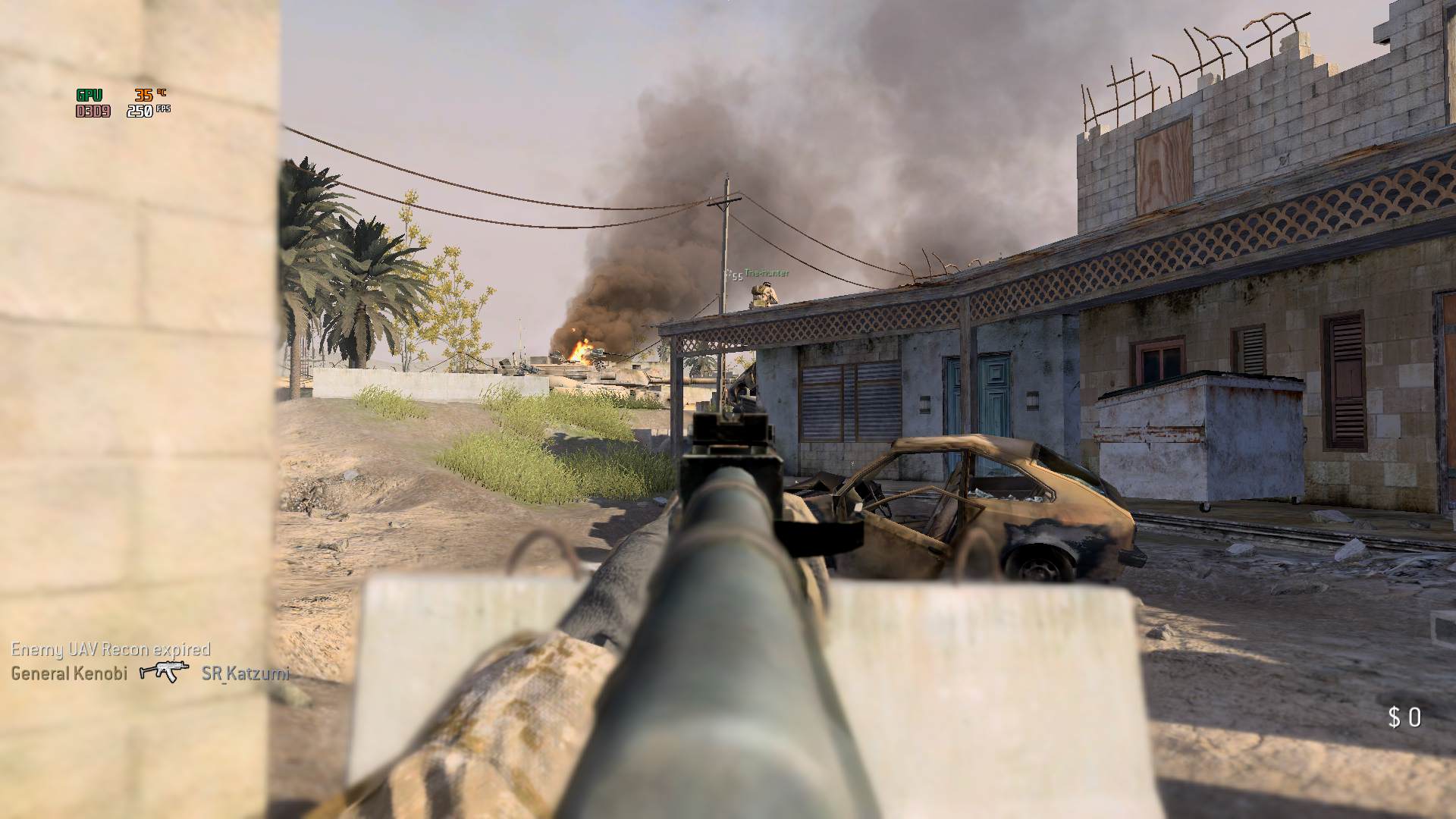Click the level 55 rank number
1456x819 pixels.
pyautogui.click(x=737, y=276)
